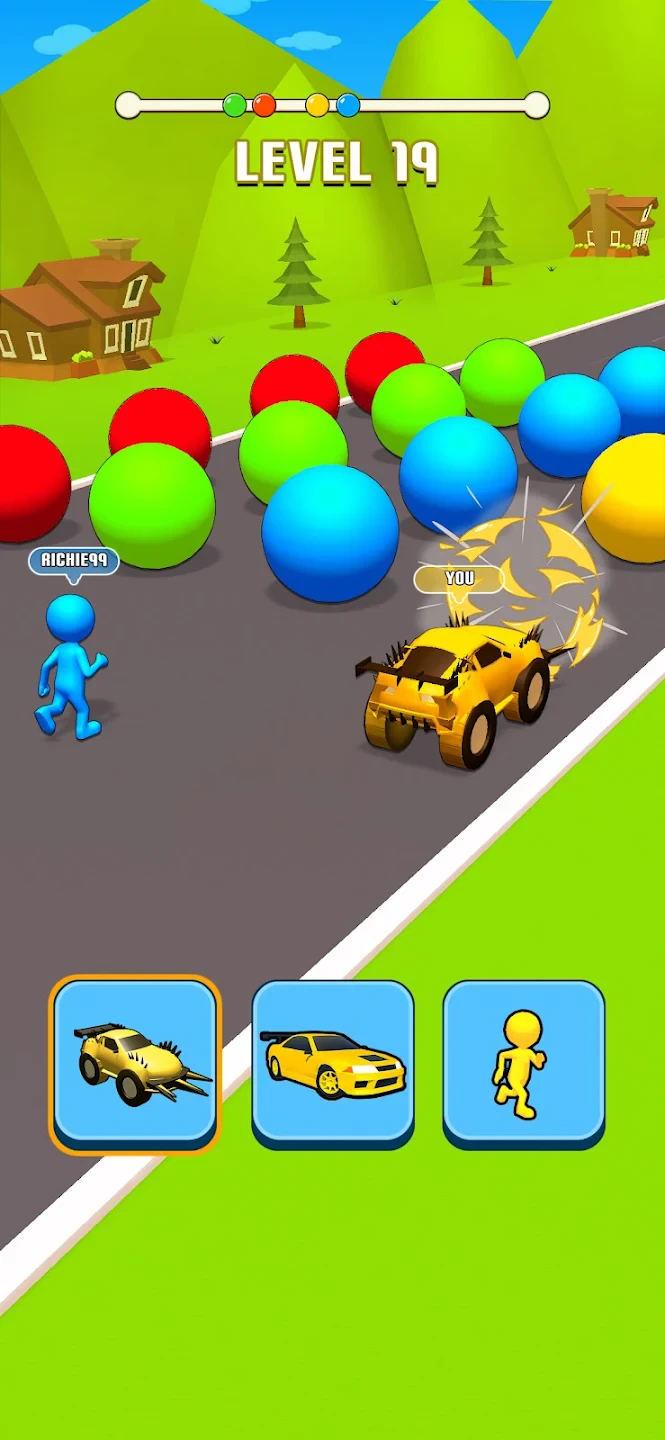Select the spiked monster truck form

pyautogui.click(x=135, y=1063)
